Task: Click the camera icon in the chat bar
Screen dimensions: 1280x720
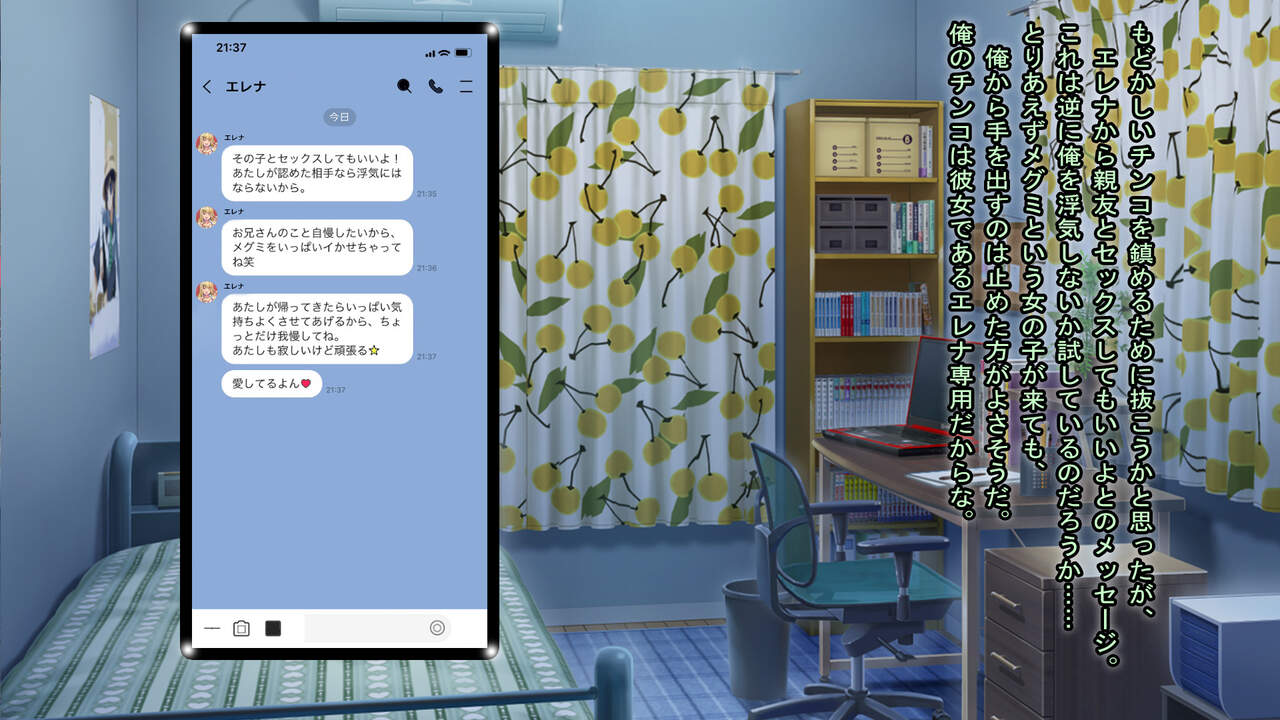Action: [x=241, y=628]
